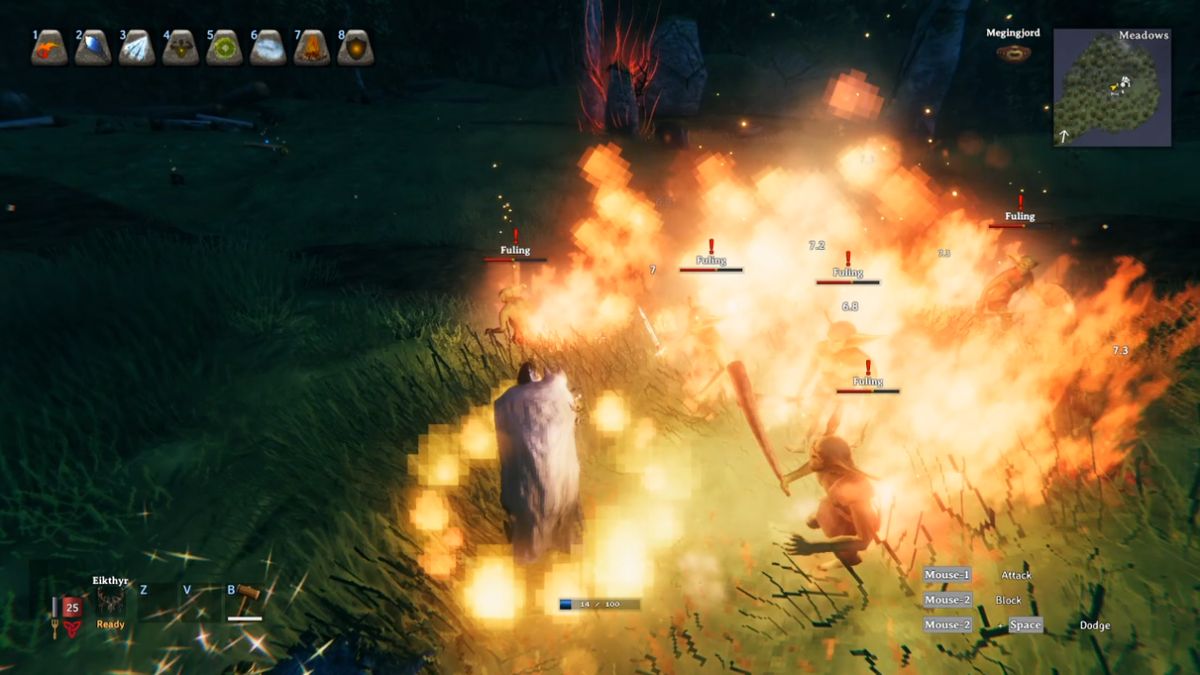Activate the orange shield rune in slot 8

355,48
